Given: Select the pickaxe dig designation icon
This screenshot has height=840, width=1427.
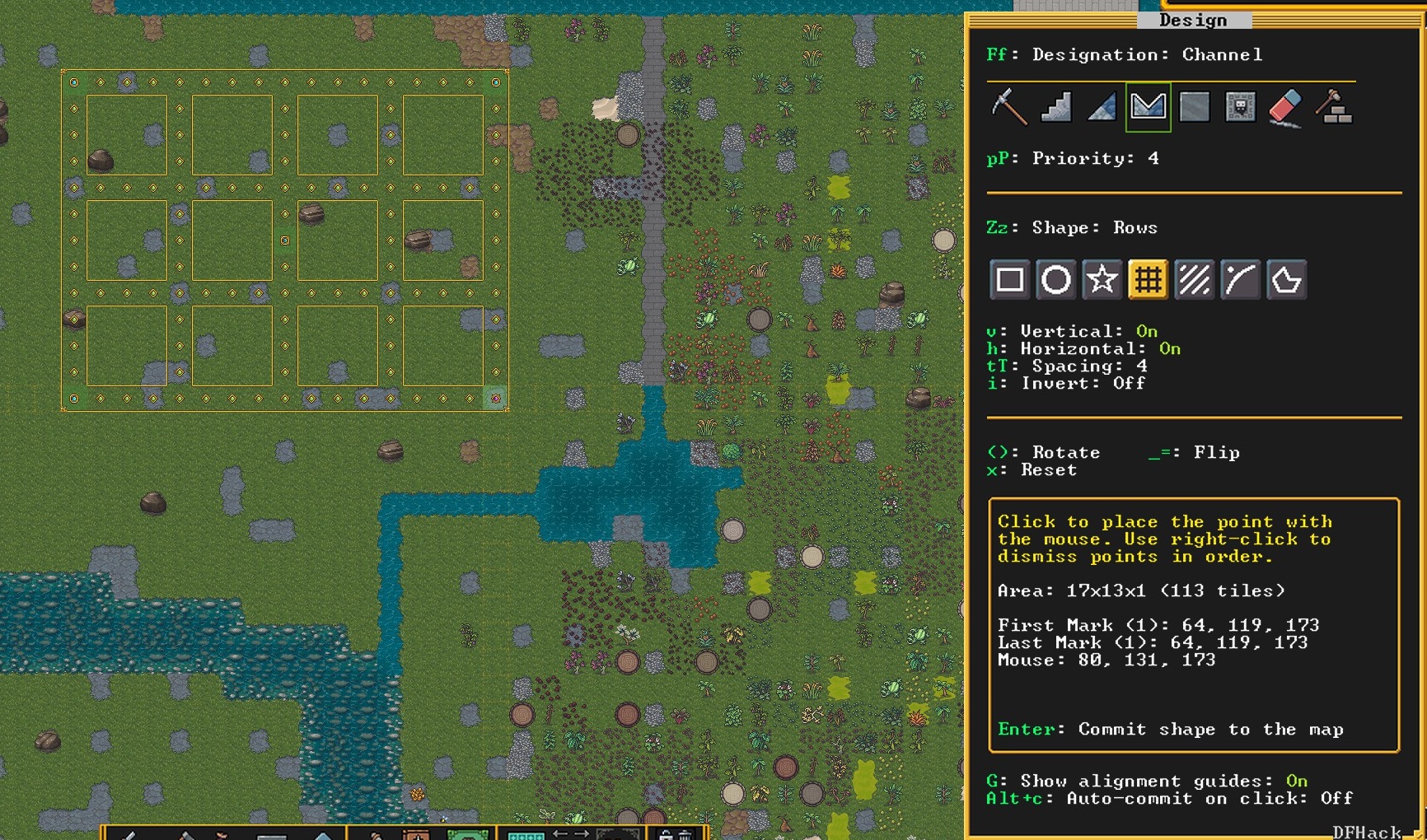Looking at the screenshot, I should (x=1009, y=107).
